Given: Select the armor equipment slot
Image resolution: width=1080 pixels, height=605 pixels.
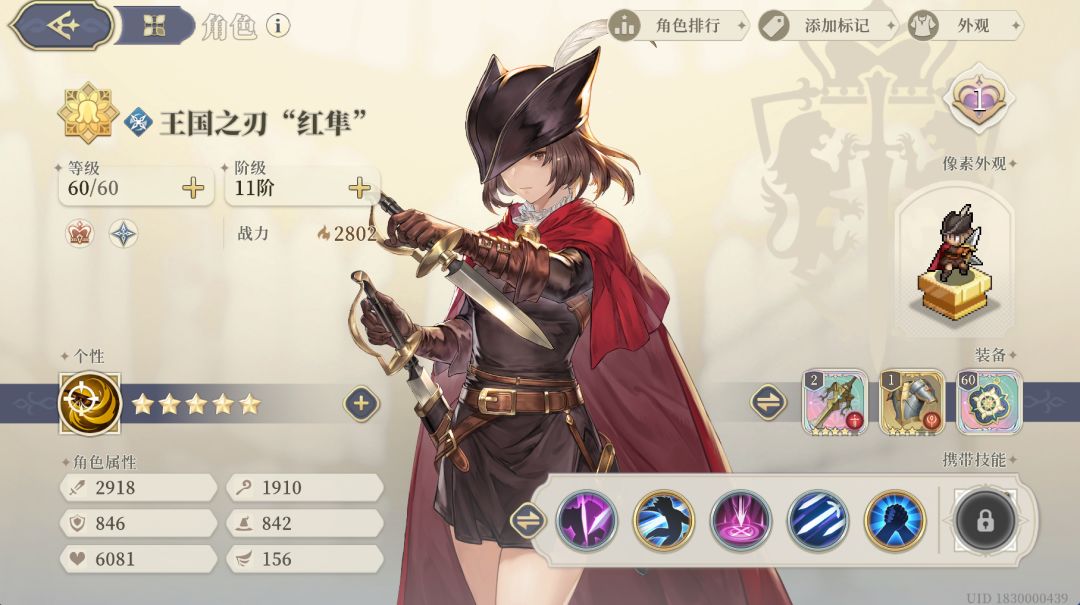Looking at the screenshot, I should pyautogui.click(x=911, y=402).
